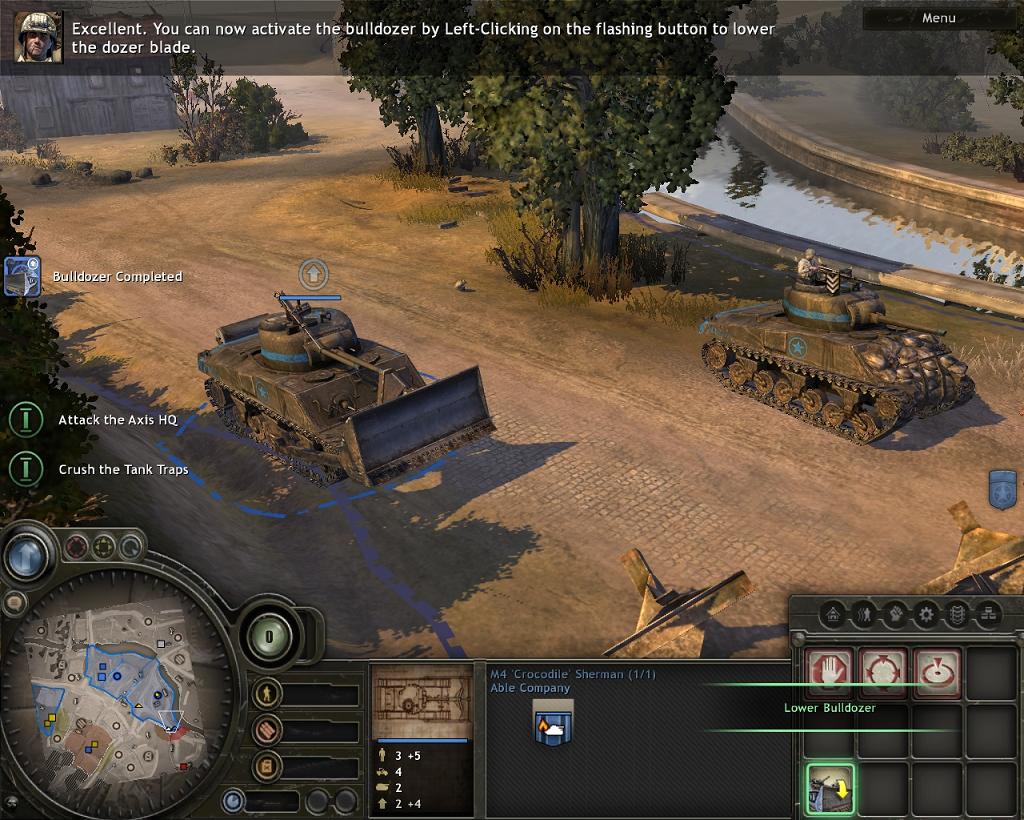Click the blue star shield marker
The width and height of the screenshot is (1024, 820).
1003,490
